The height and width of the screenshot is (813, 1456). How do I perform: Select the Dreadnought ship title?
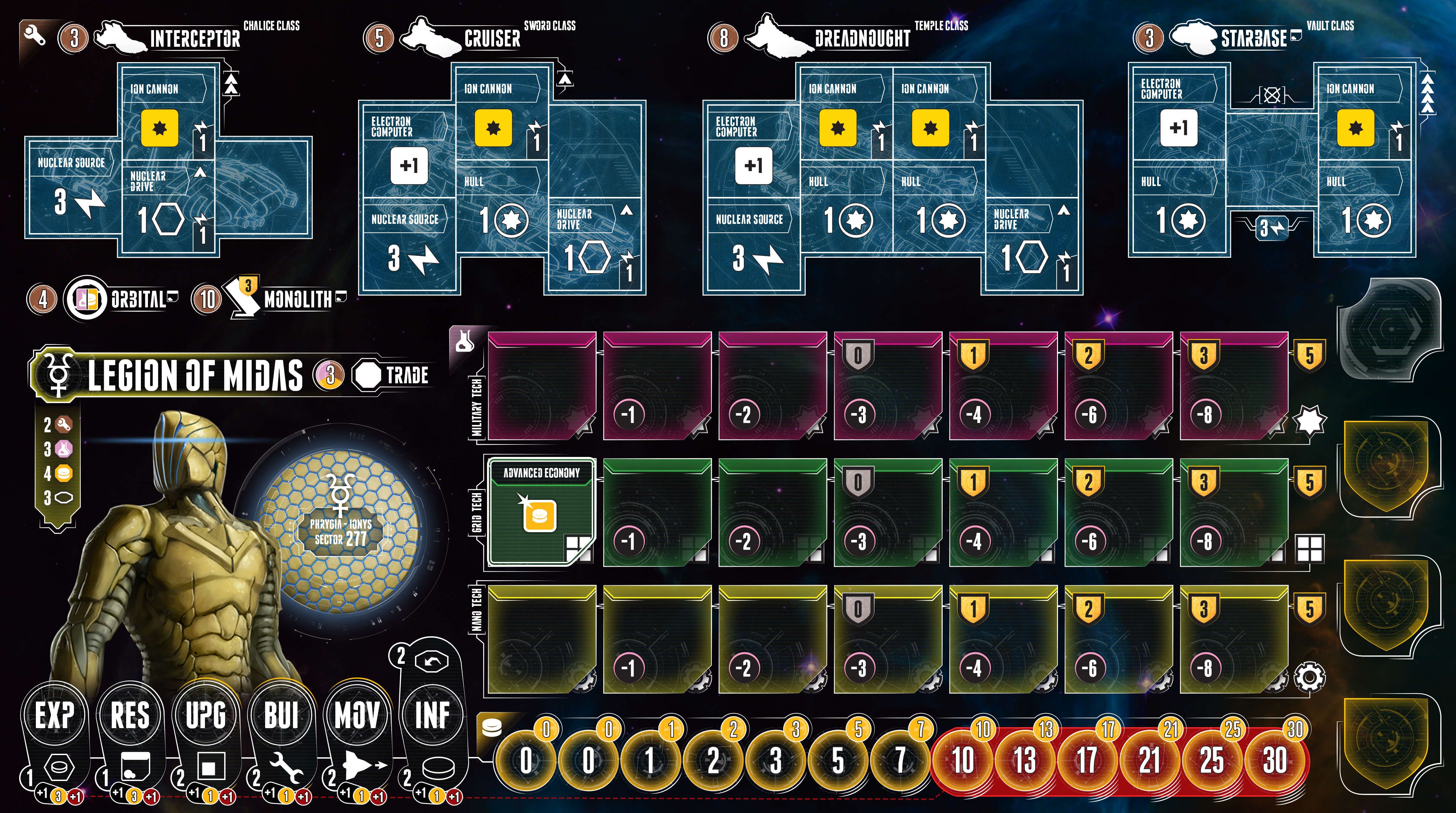coord(862,38)
